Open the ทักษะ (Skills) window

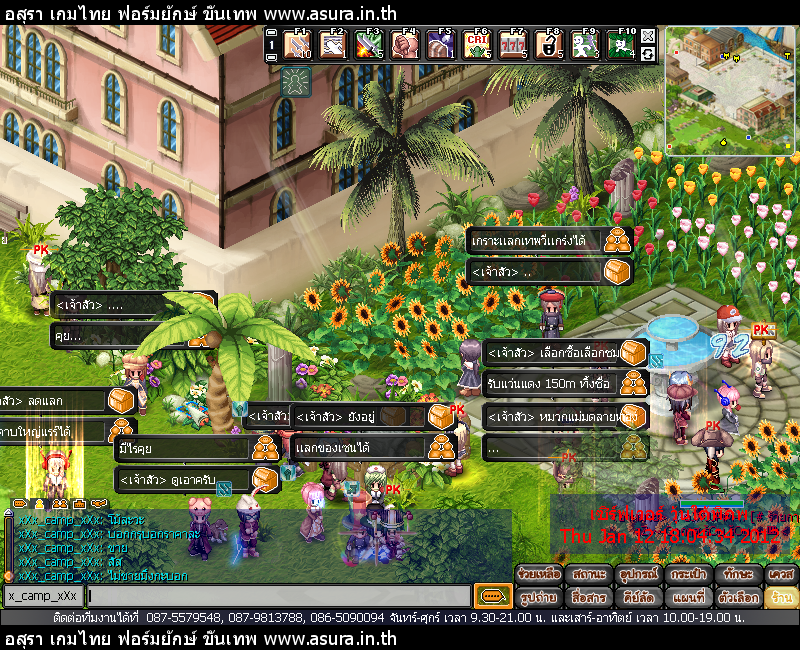736,575
